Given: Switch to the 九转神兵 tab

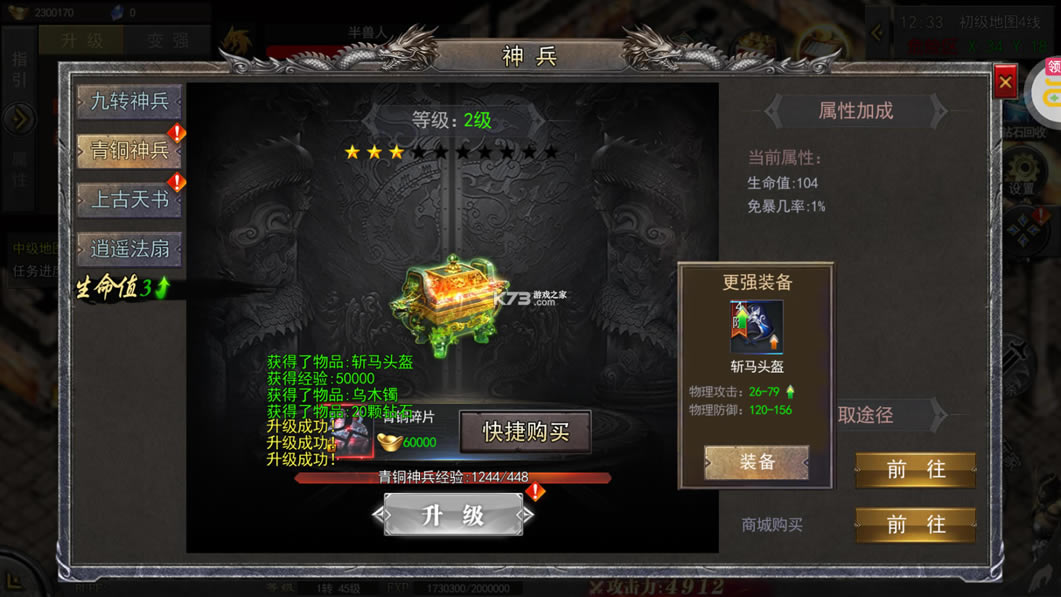Looking at the screenshot, I should click(x=129, y=102).
